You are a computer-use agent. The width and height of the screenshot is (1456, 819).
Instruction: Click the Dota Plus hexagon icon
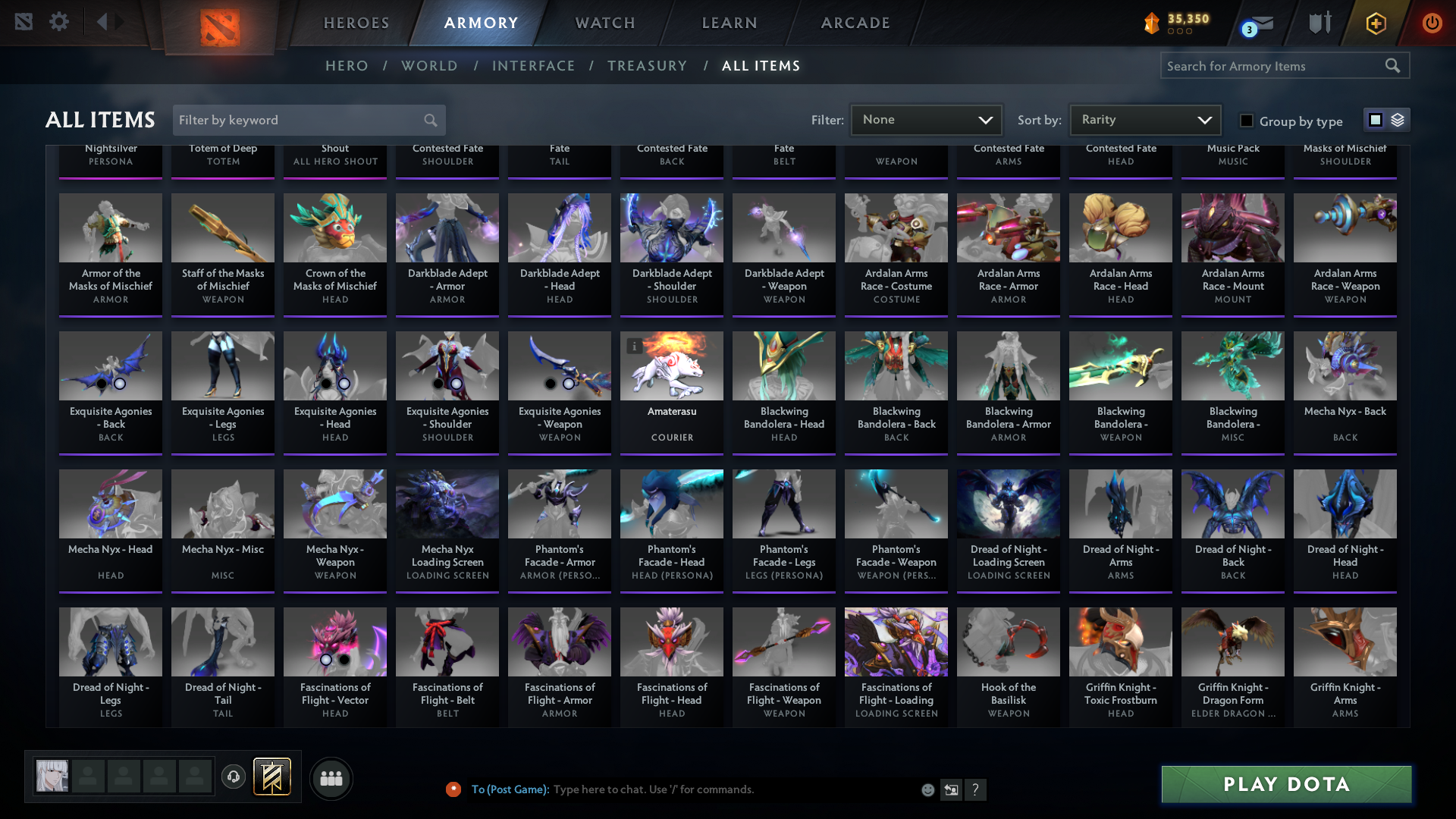tap(1376, 23)
